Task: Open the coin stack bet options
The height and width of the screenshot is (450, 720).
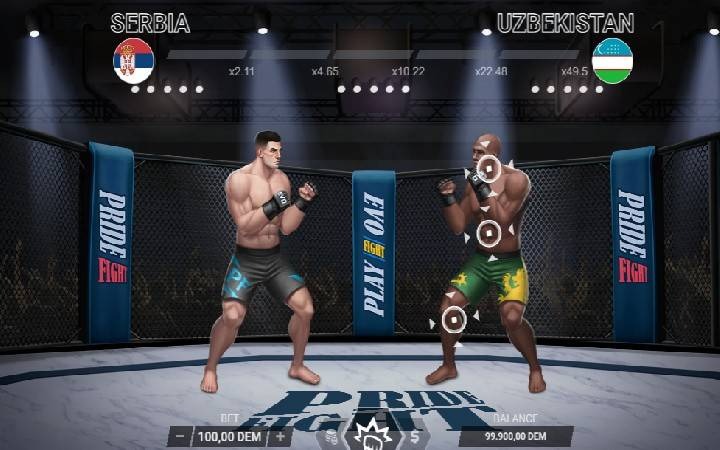Action: 330,437
